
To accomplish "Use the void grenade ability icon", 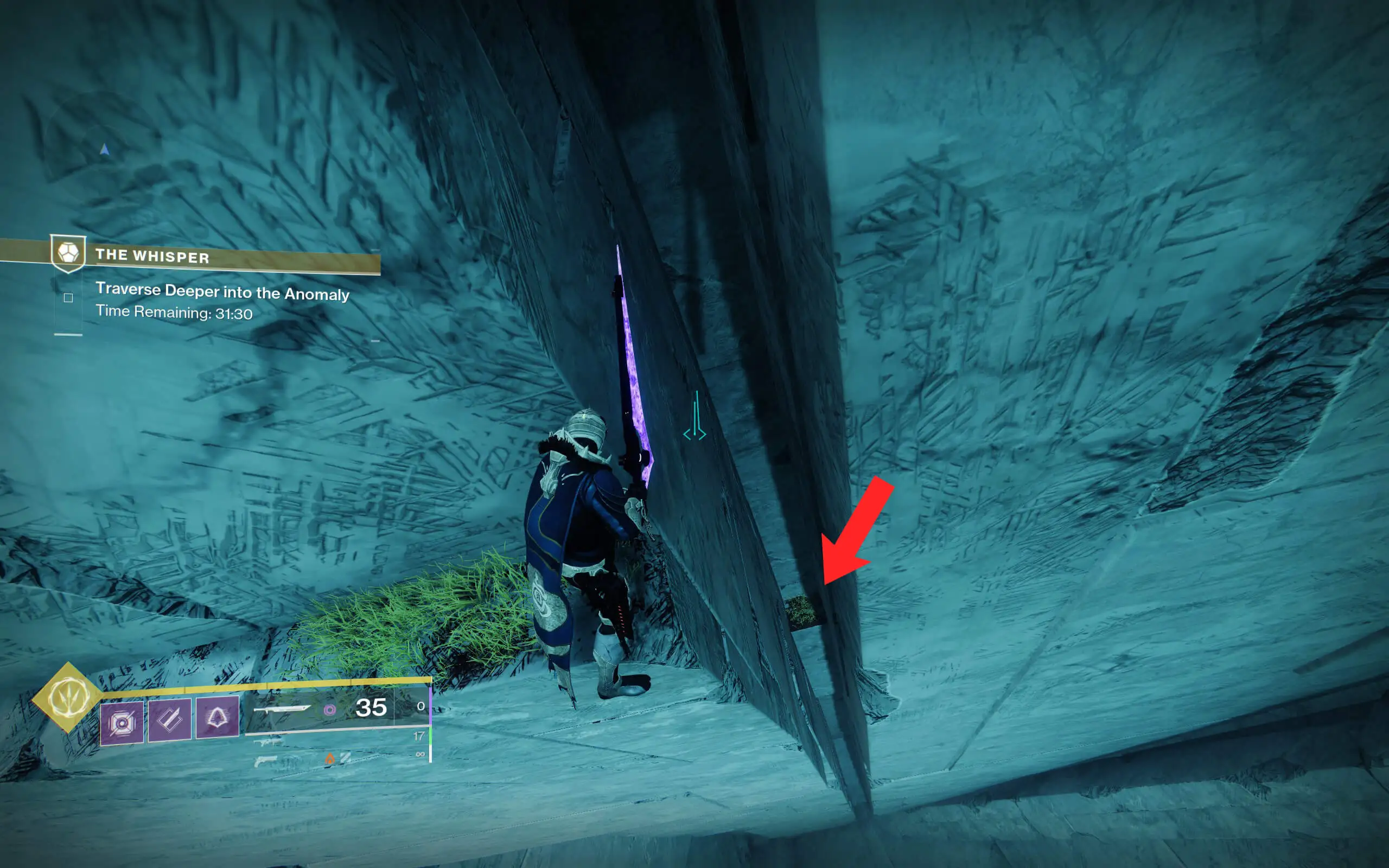I will click(122, 722).
